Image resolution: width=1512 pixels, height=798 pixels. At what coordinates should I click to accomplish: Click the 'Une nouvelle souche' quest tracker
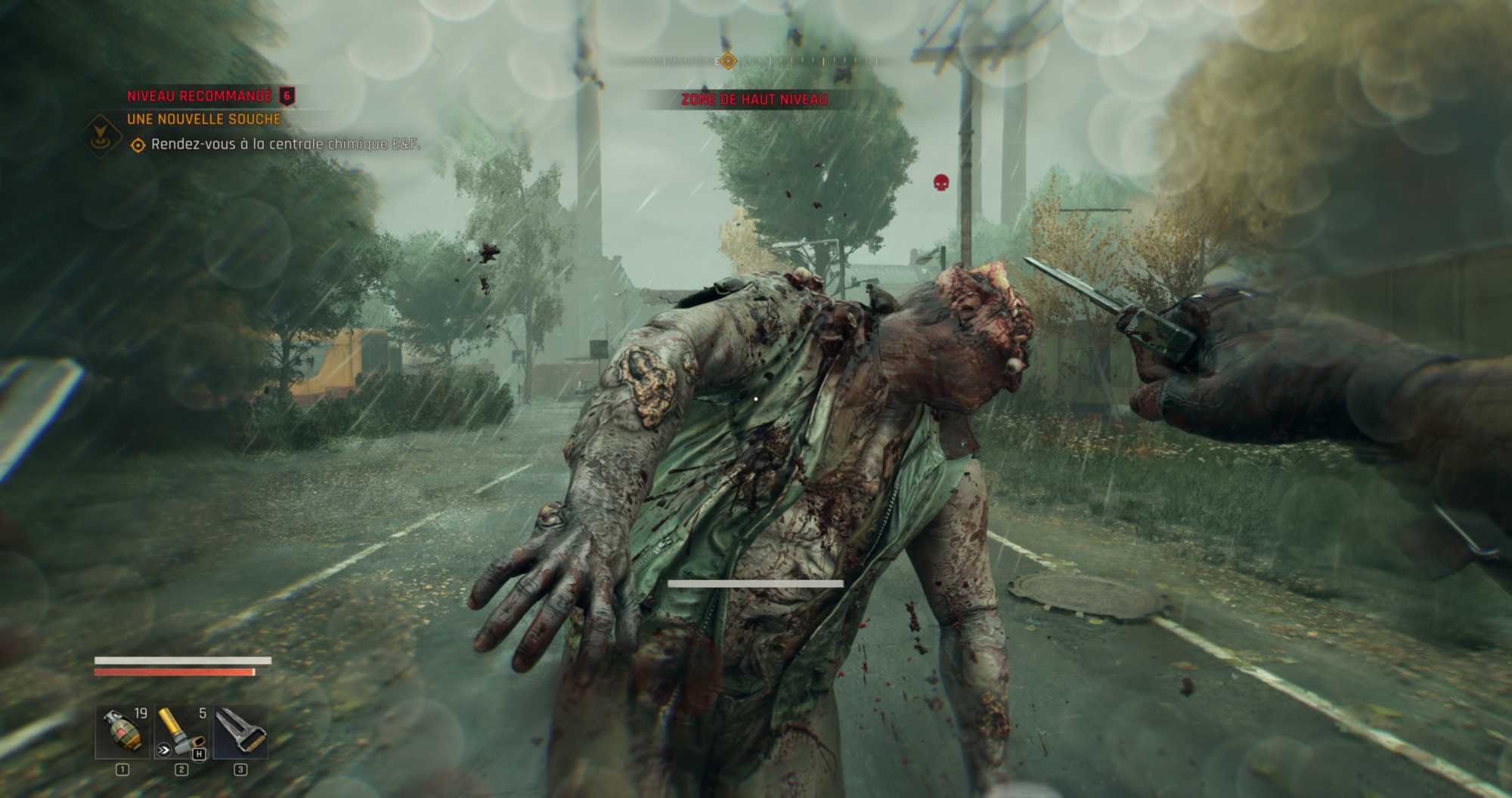pos(203,120)
